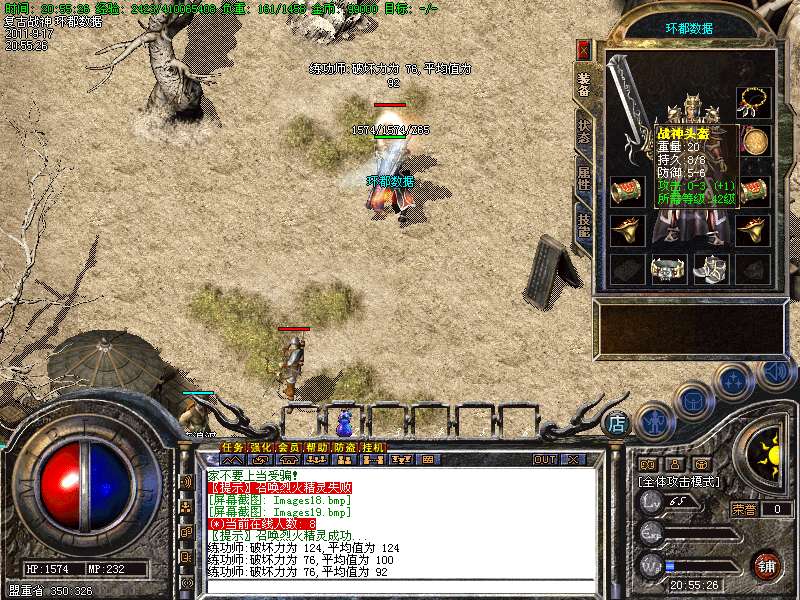
Task: Select the gold medal equipment slot
Action: coord(753,139)
